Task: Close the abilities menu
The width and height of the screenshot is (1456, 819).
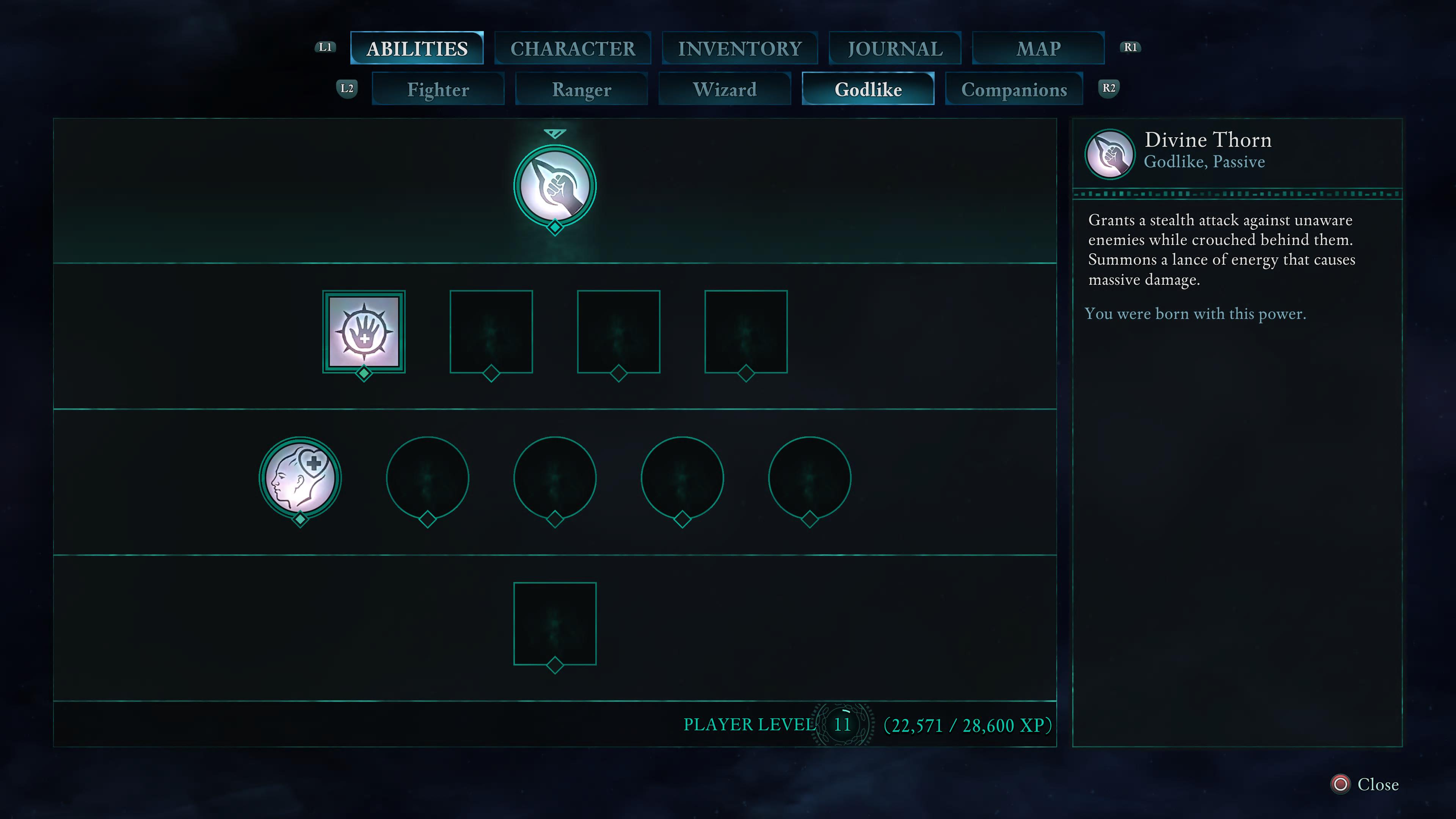Action: tap(1365, 784)
